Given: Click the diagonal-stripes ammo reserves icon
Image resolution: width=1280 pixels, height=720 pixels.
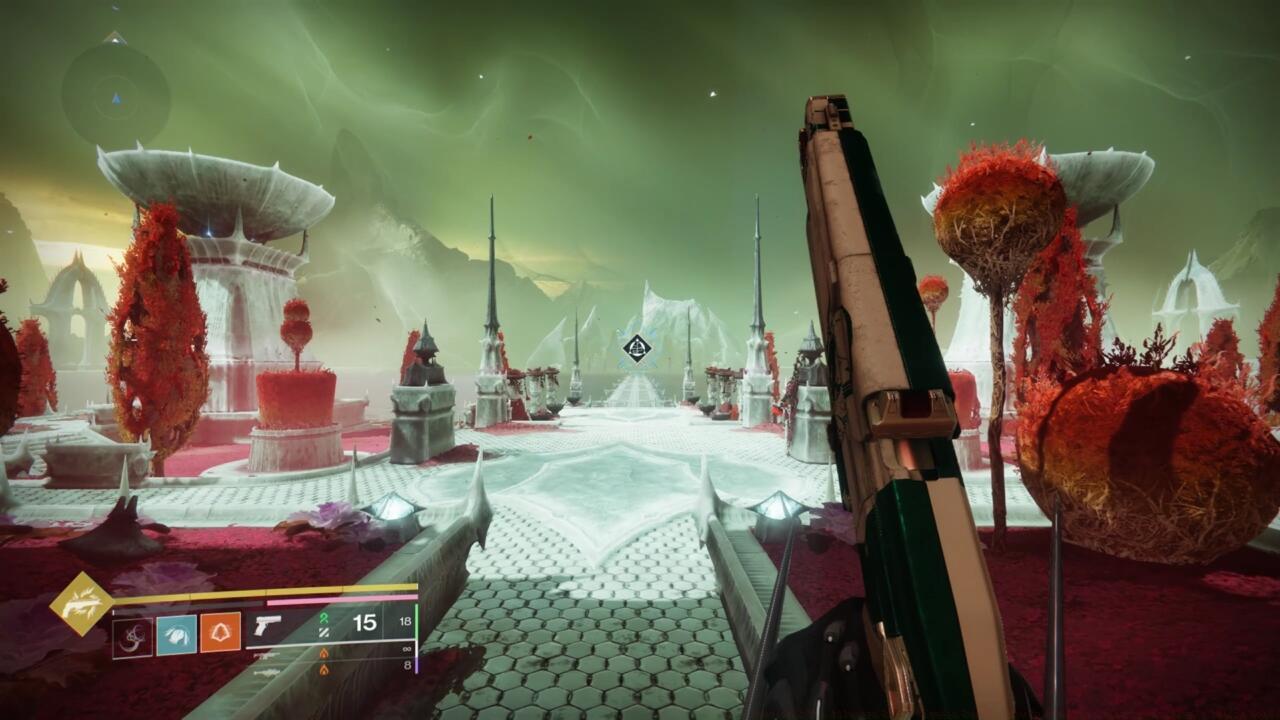Looking at the screenshot, I should (323, 633).
